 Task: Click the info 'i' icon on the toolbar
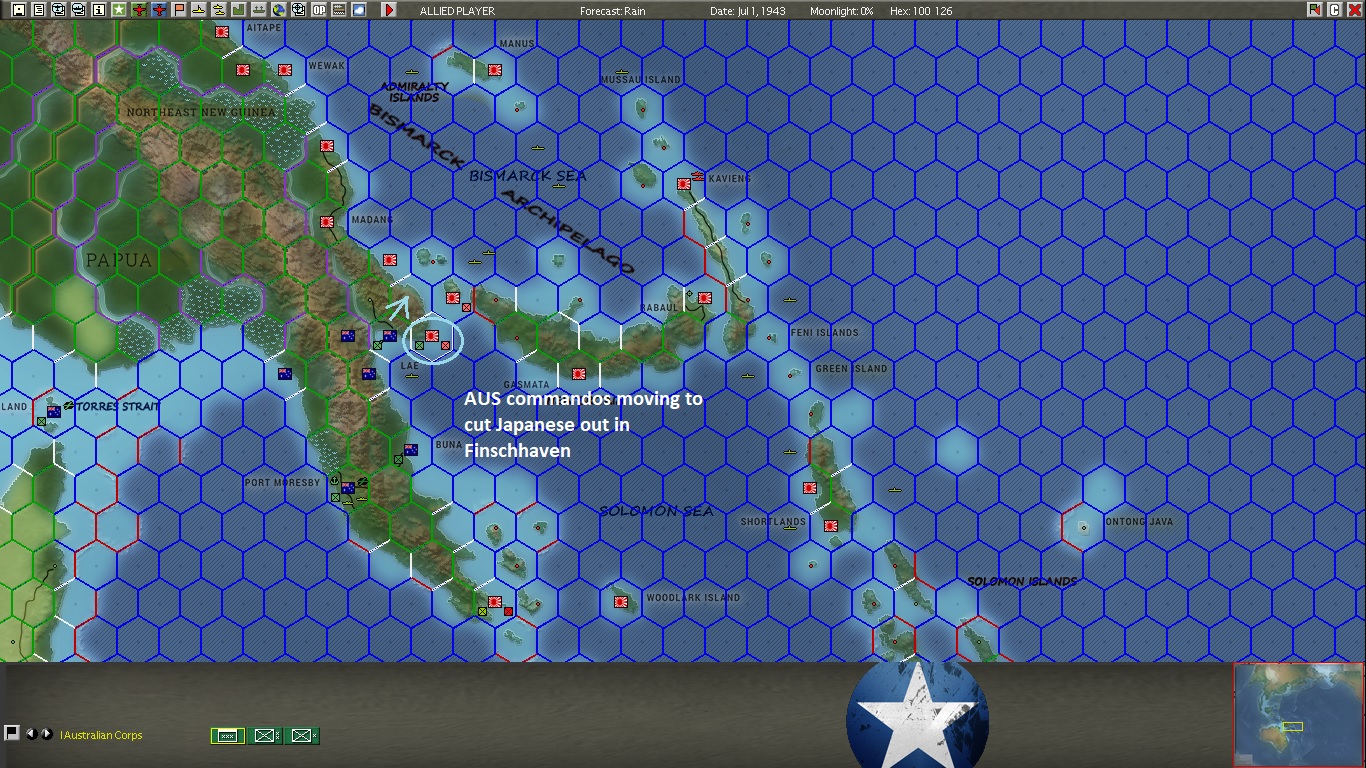tap(97, 10)
